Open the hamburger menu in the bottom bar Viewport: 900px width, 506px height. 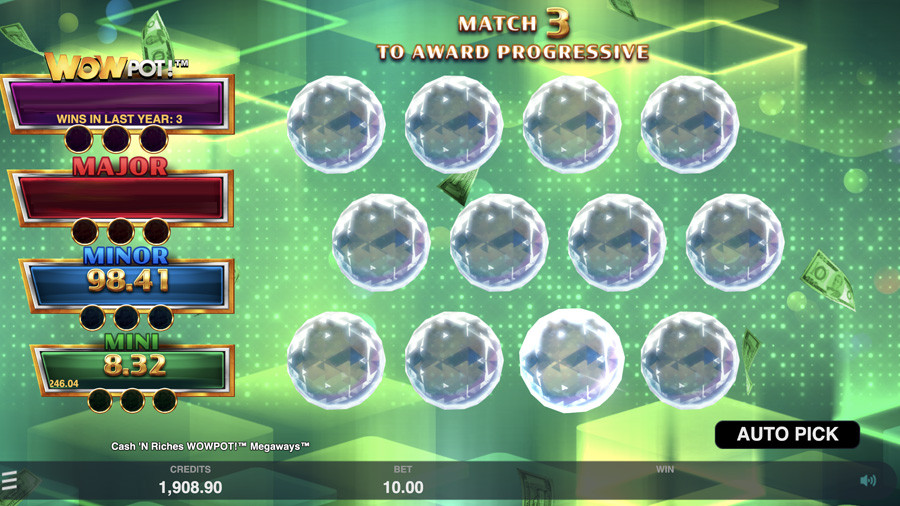tap(10, 482)
